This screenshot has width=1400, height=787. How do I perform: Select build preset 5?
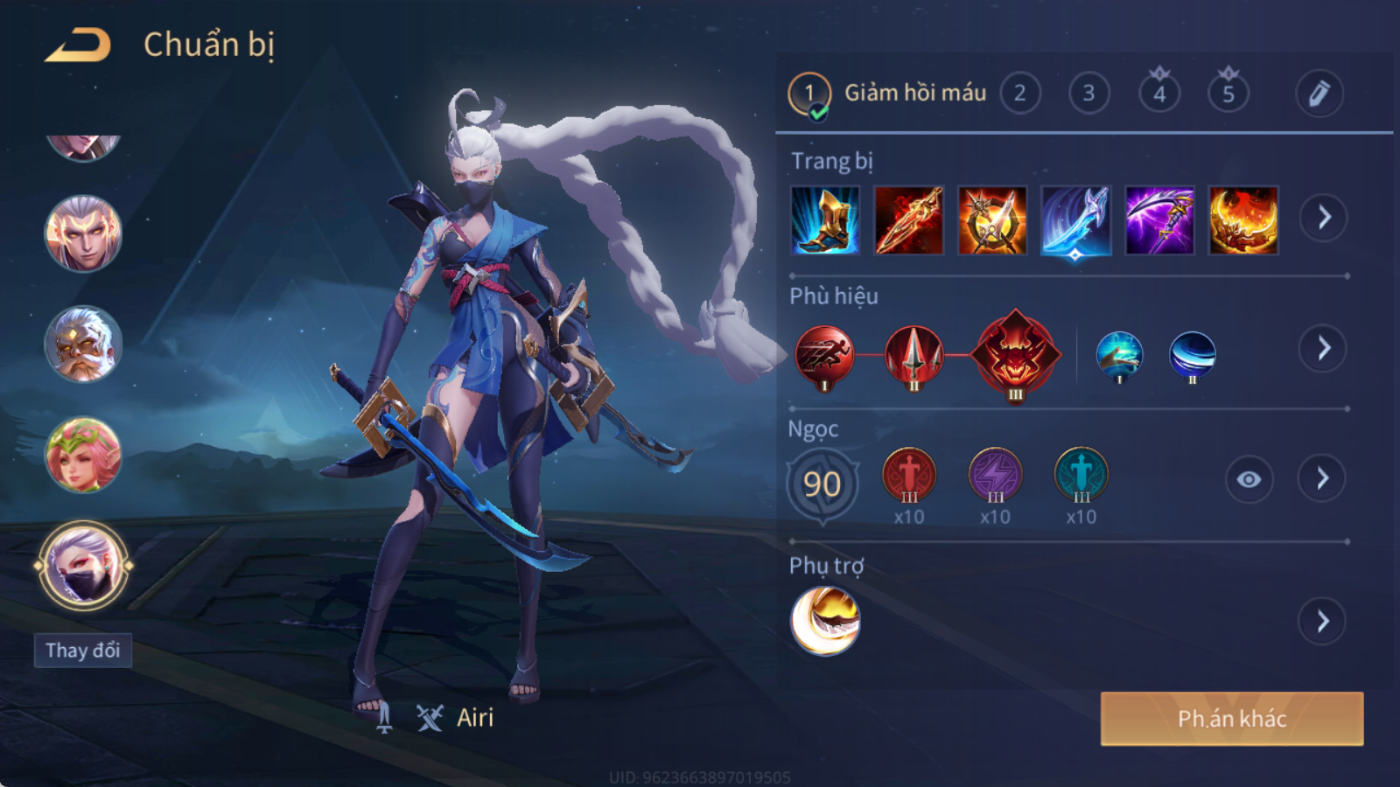[x=1228, y=94]
